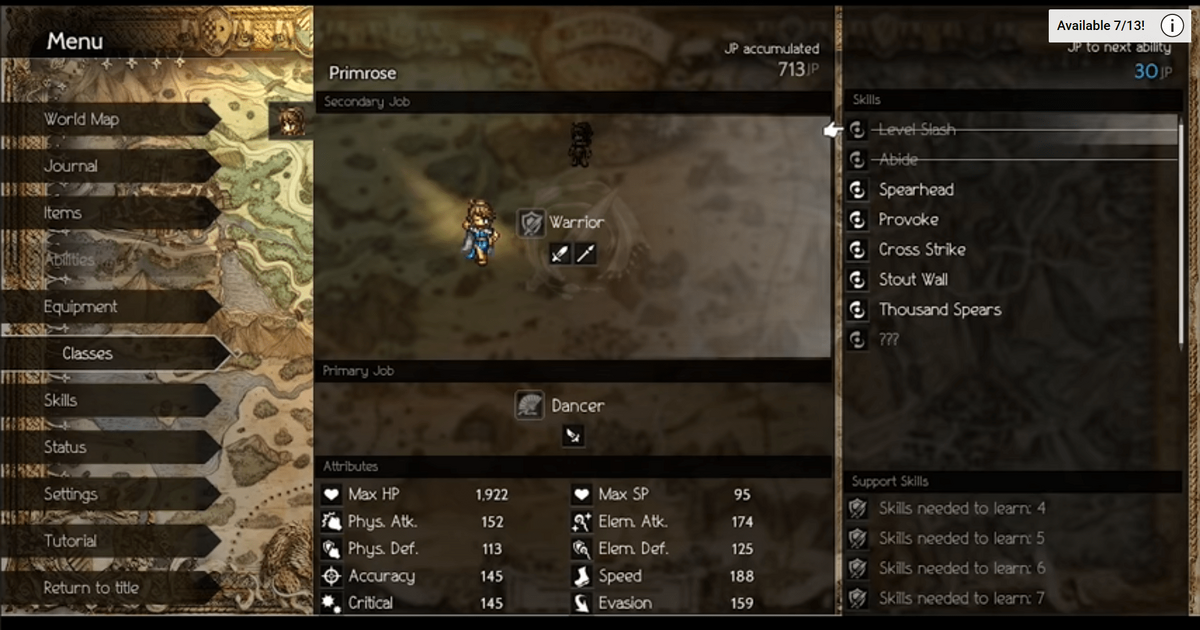This screenshot has height=630, width=1200.
Task: Open the Settings menu
Action: pos(71,494)
